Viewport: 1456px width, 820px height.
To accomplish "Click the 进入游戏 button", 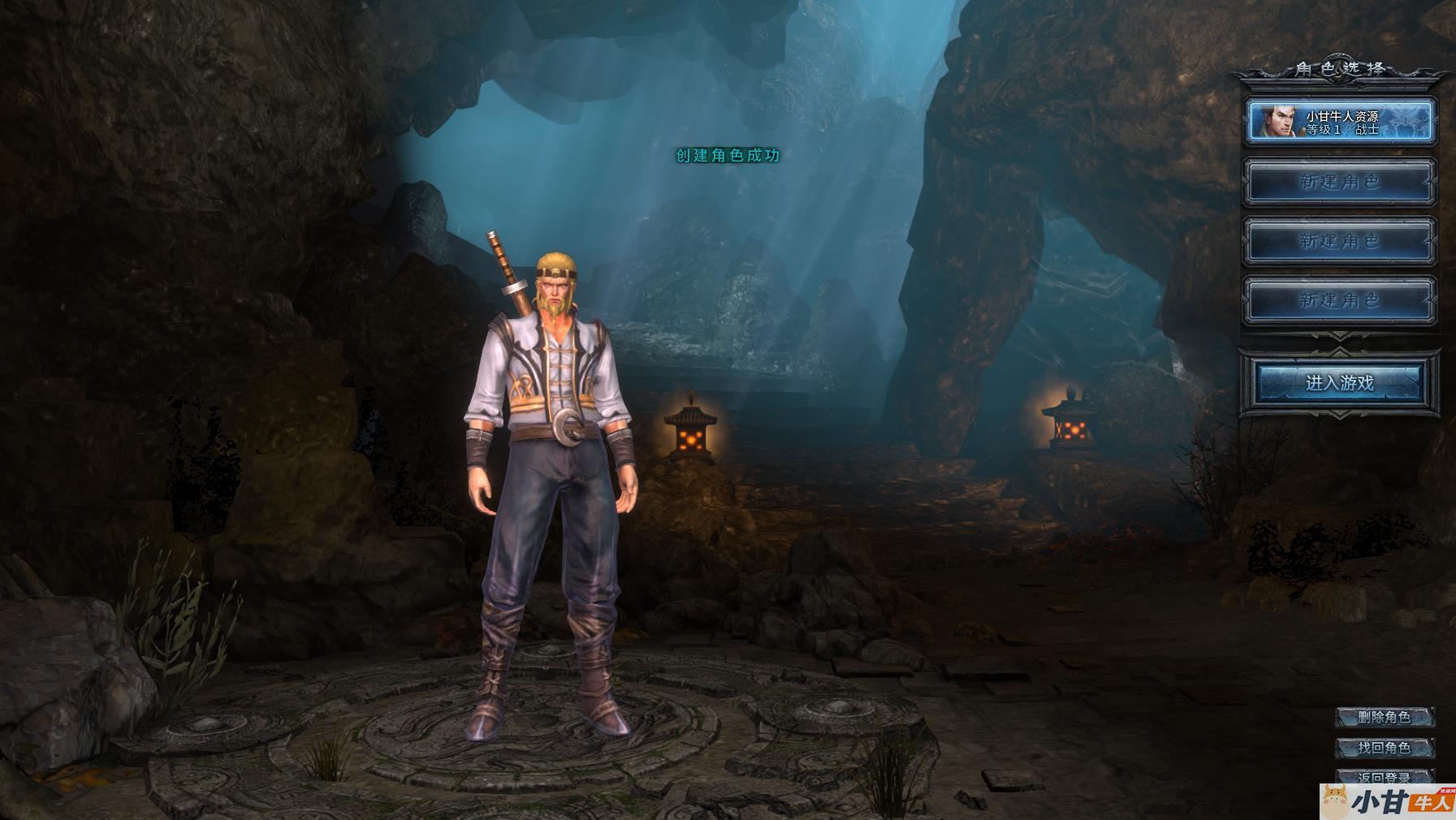I will click(1339, 382).
